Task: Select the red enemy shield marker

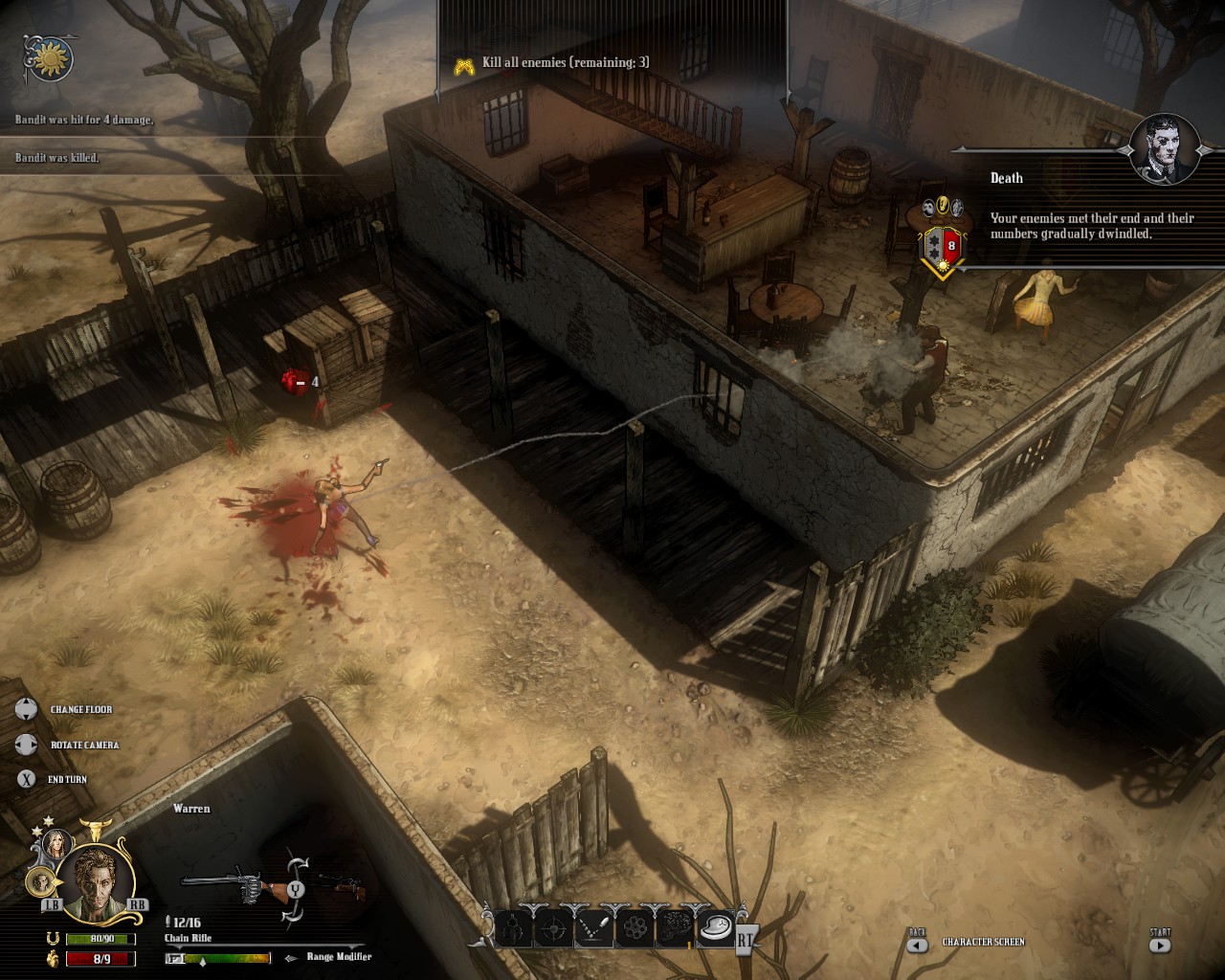Action: 942,246
